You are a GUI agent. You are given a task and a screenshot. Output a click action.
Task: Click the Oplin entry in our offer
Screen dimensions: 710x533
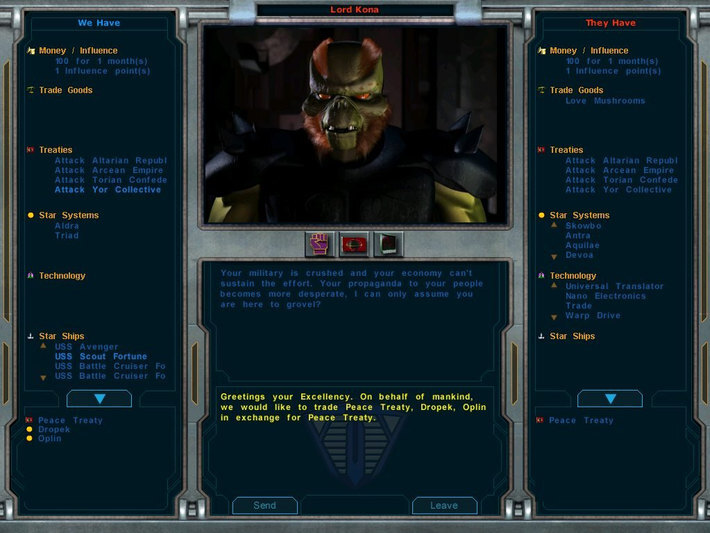click(x=49, y=439)
